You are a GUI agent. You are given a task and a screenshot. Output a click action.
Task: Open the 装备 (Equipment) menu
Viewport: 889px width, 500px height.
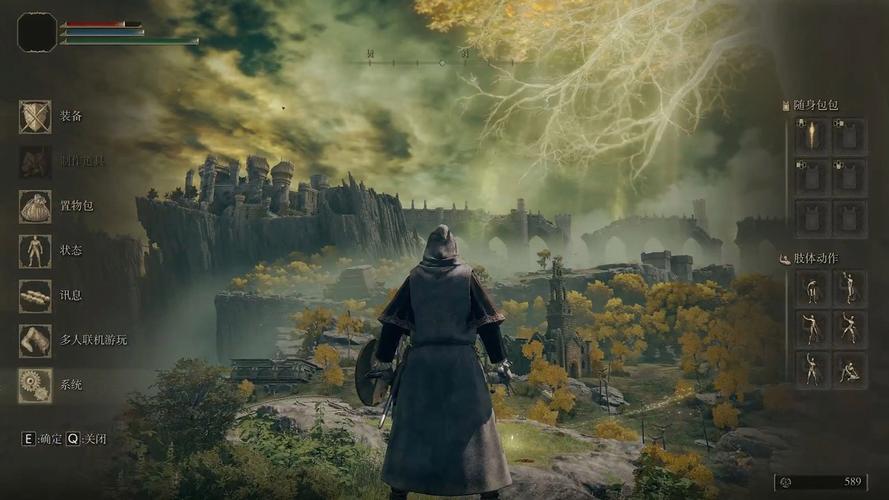[35, 117]
